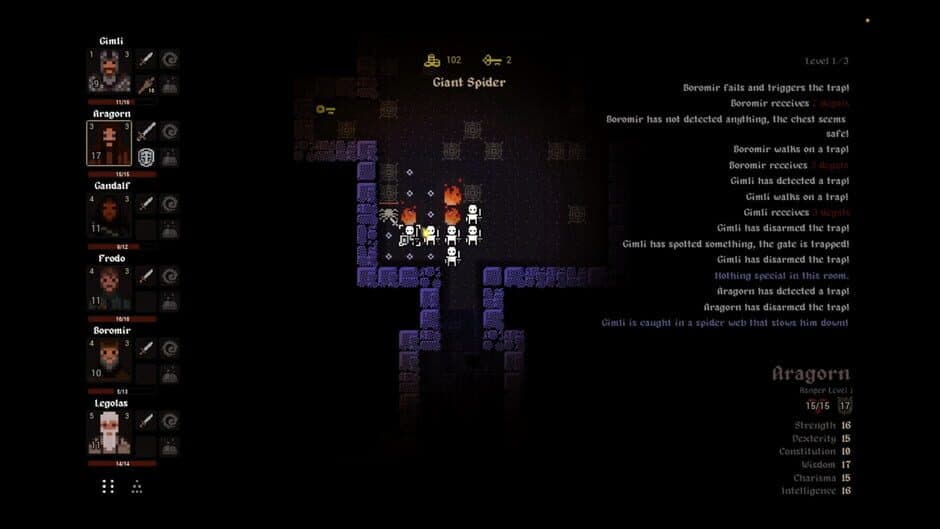Pick Frodo's portrait in the party panel
The width and height of the screenshot is (940, 529).
(108, 288)
